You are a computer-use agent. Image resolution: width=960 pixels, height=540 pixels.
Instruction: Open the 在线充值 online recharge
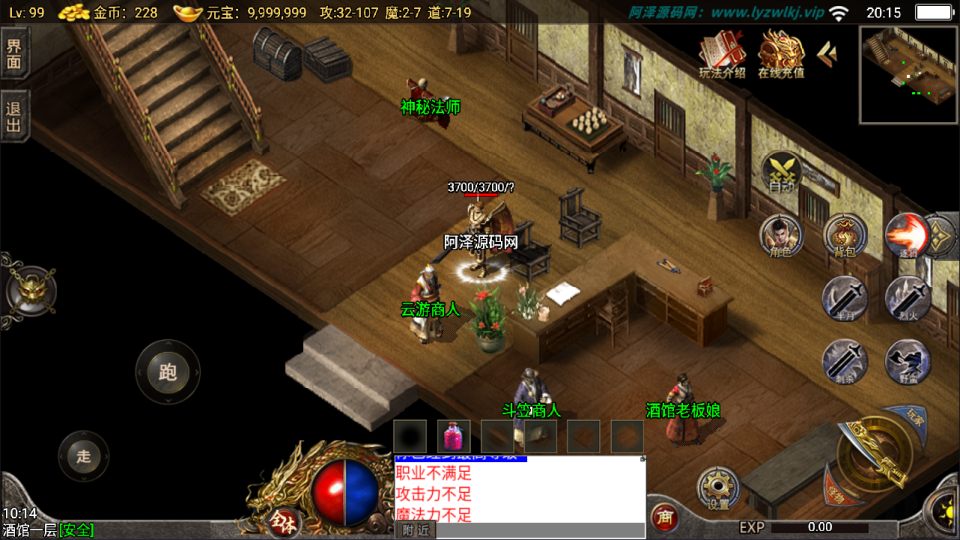(781, 54)
